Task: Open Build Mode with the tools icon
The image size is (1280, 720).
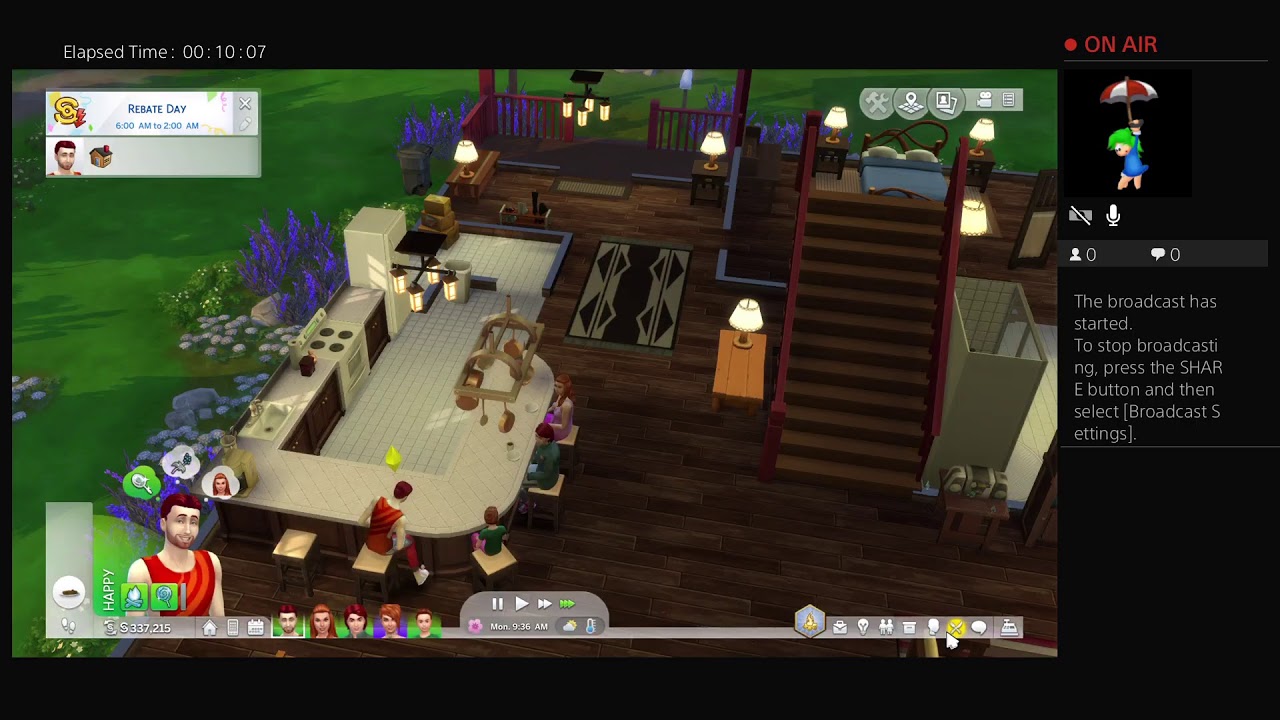Action: [877, 102]
